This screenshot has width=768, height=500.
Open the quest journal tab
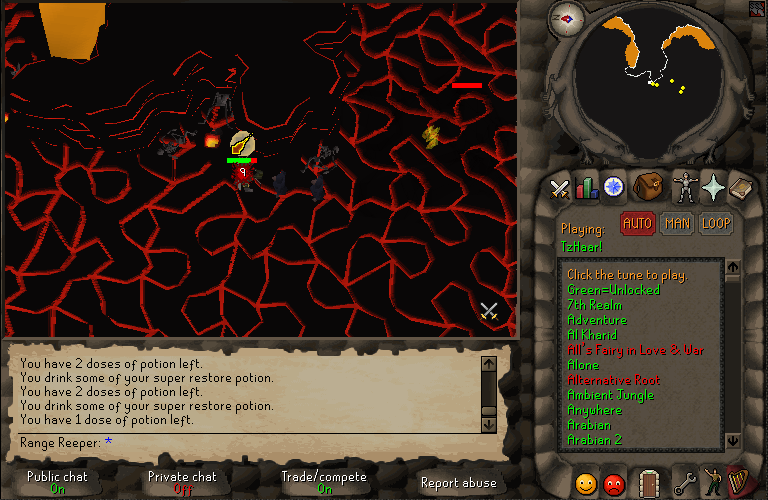pos(613,187)
